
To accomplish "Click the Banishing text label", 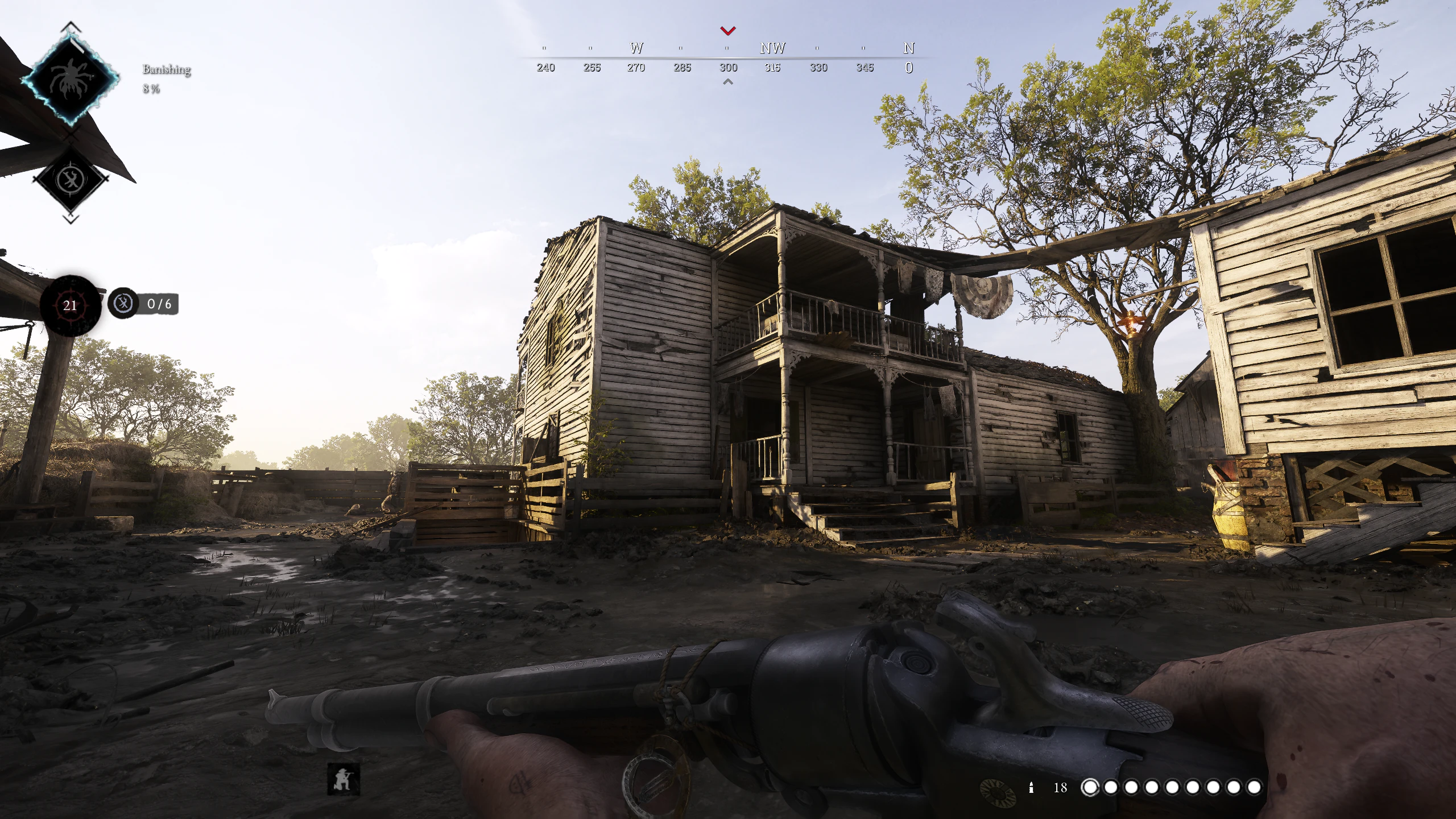I will [165, 69].
